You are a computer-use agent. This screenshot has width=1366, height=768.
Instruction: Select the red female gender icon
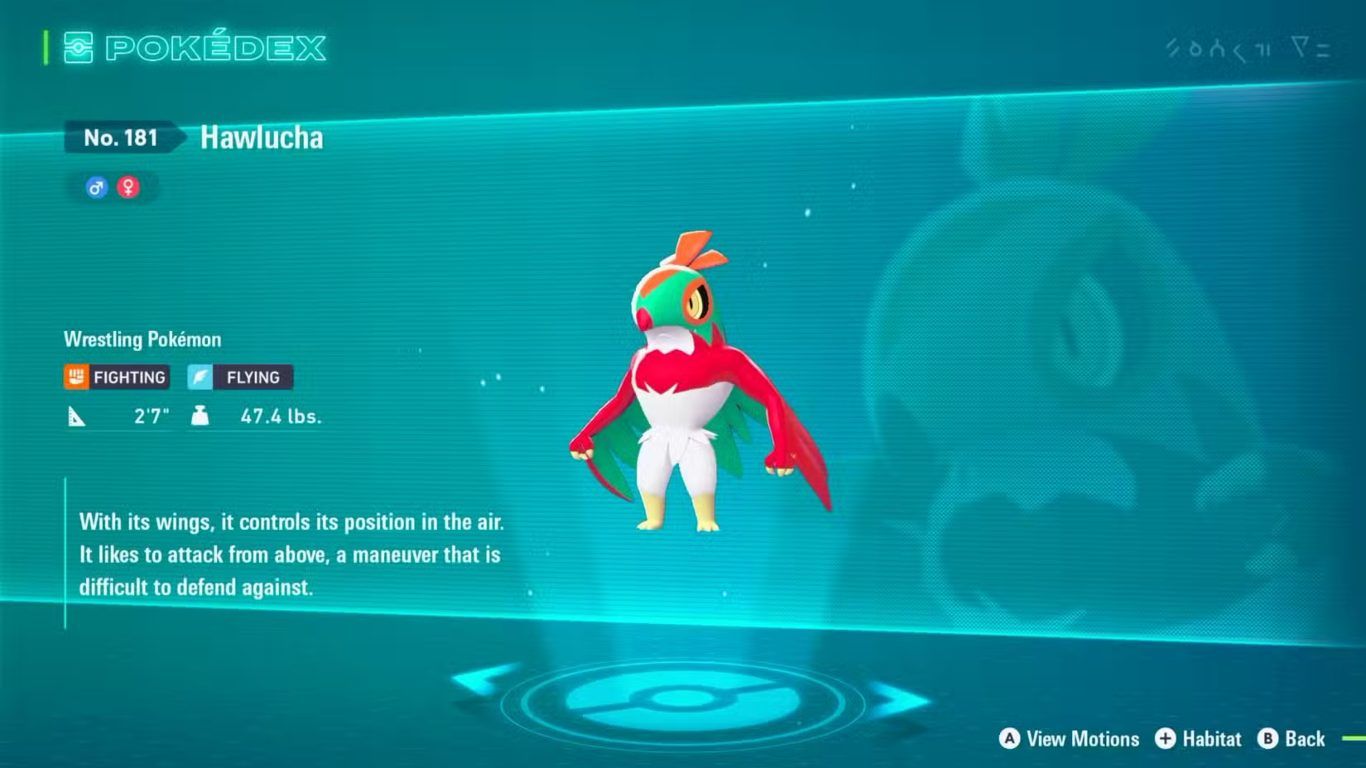(128, 187)
